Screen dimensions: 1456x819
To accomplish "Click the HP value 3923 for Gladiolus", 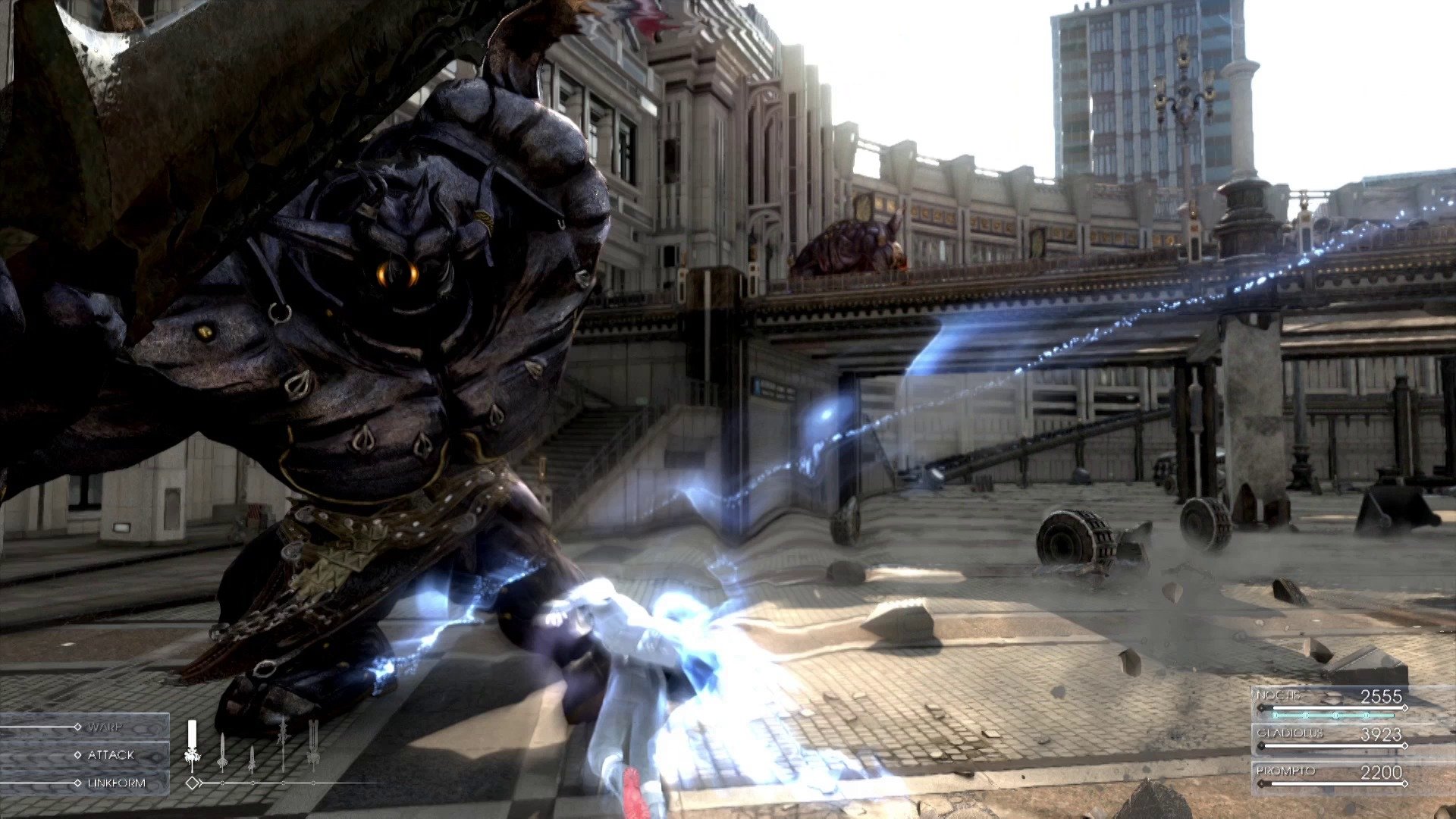I will [x=1382, y=734].
